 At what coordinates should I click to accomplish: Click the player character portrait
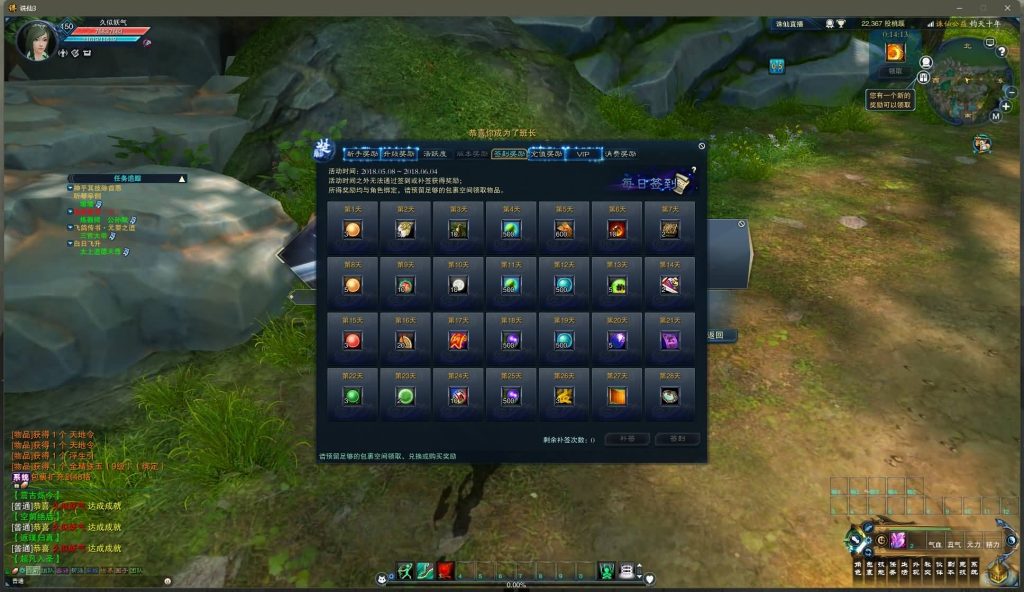click(x=36, y=41)
